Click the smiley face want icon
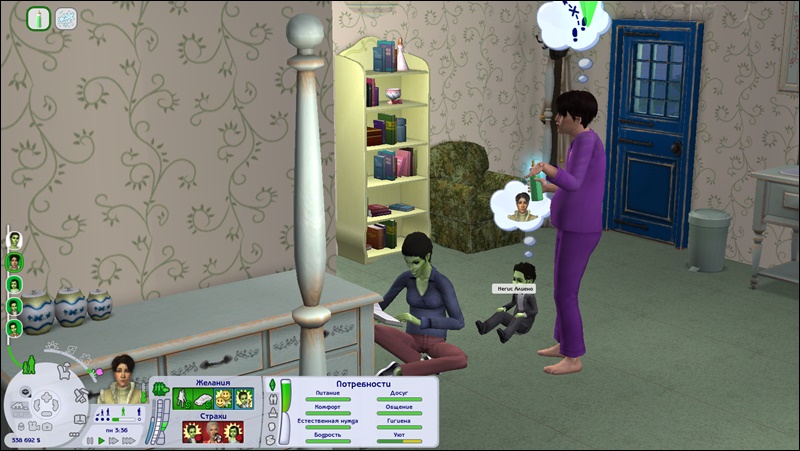Viewport: 800px width, 451px height. point(223,399)
